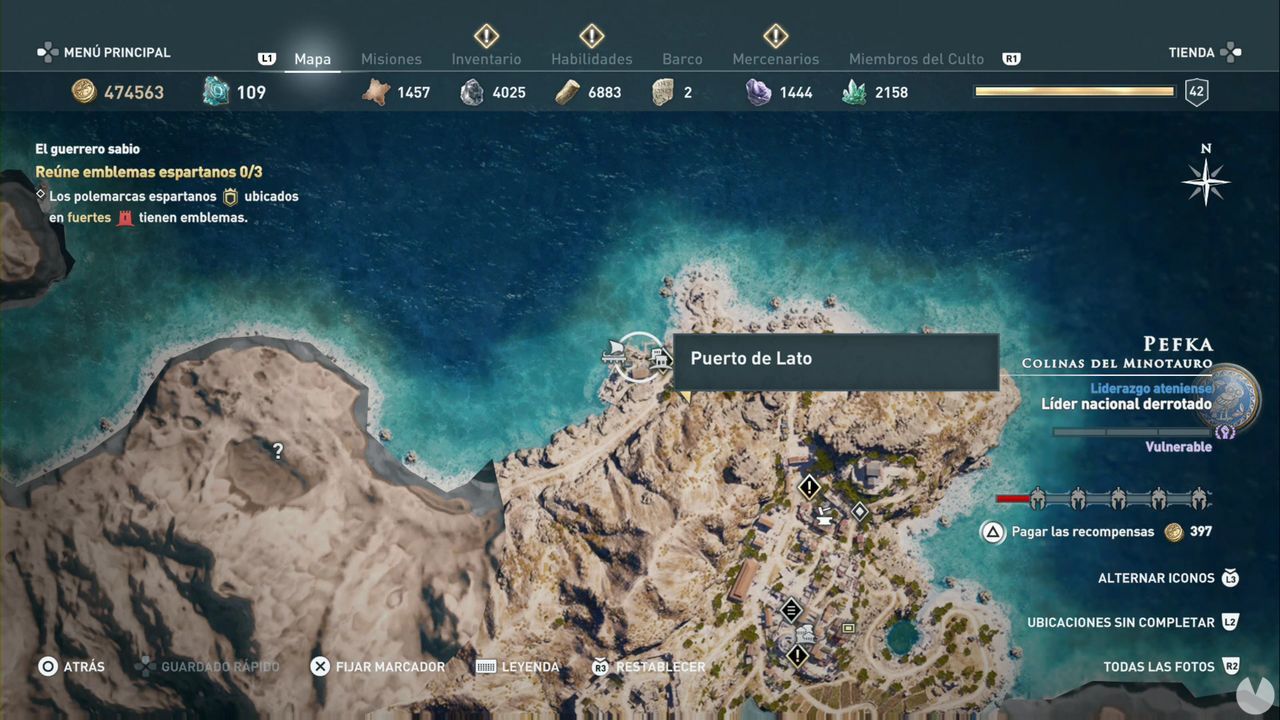This screenshot has width=1280, height=720.
Task: Click Fijar Marcador at the bottom
Action: tap(389, 666)
